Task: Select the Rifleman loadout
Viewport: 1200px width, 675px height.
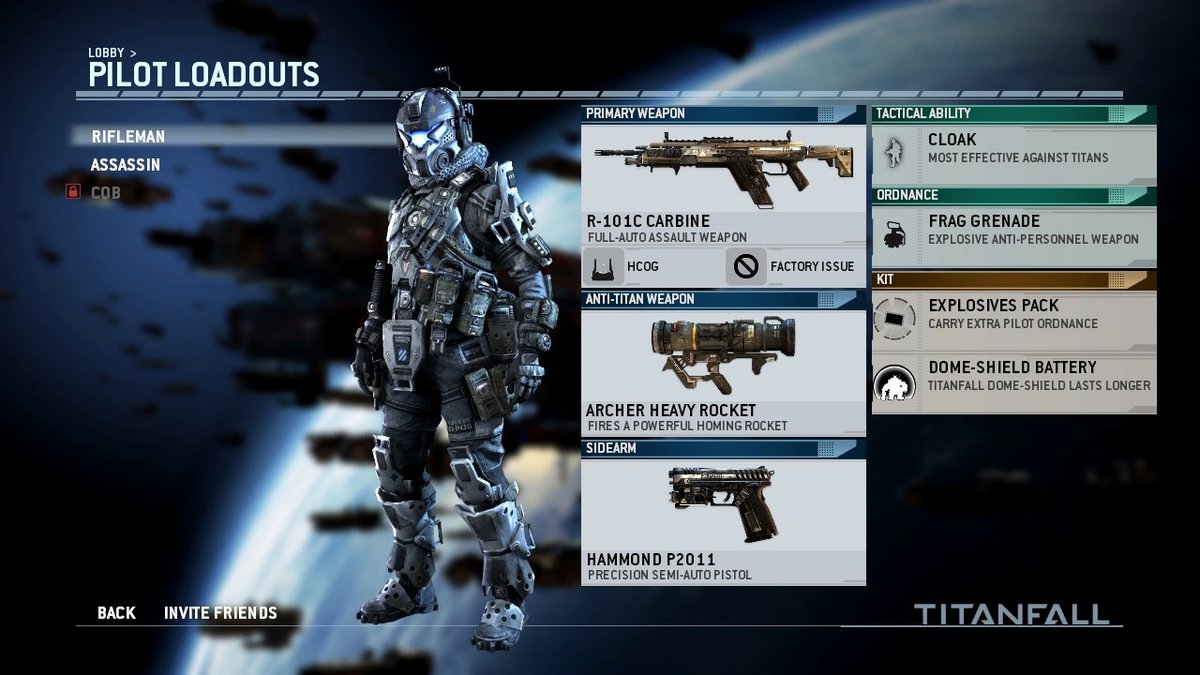Action: [128, 137]
